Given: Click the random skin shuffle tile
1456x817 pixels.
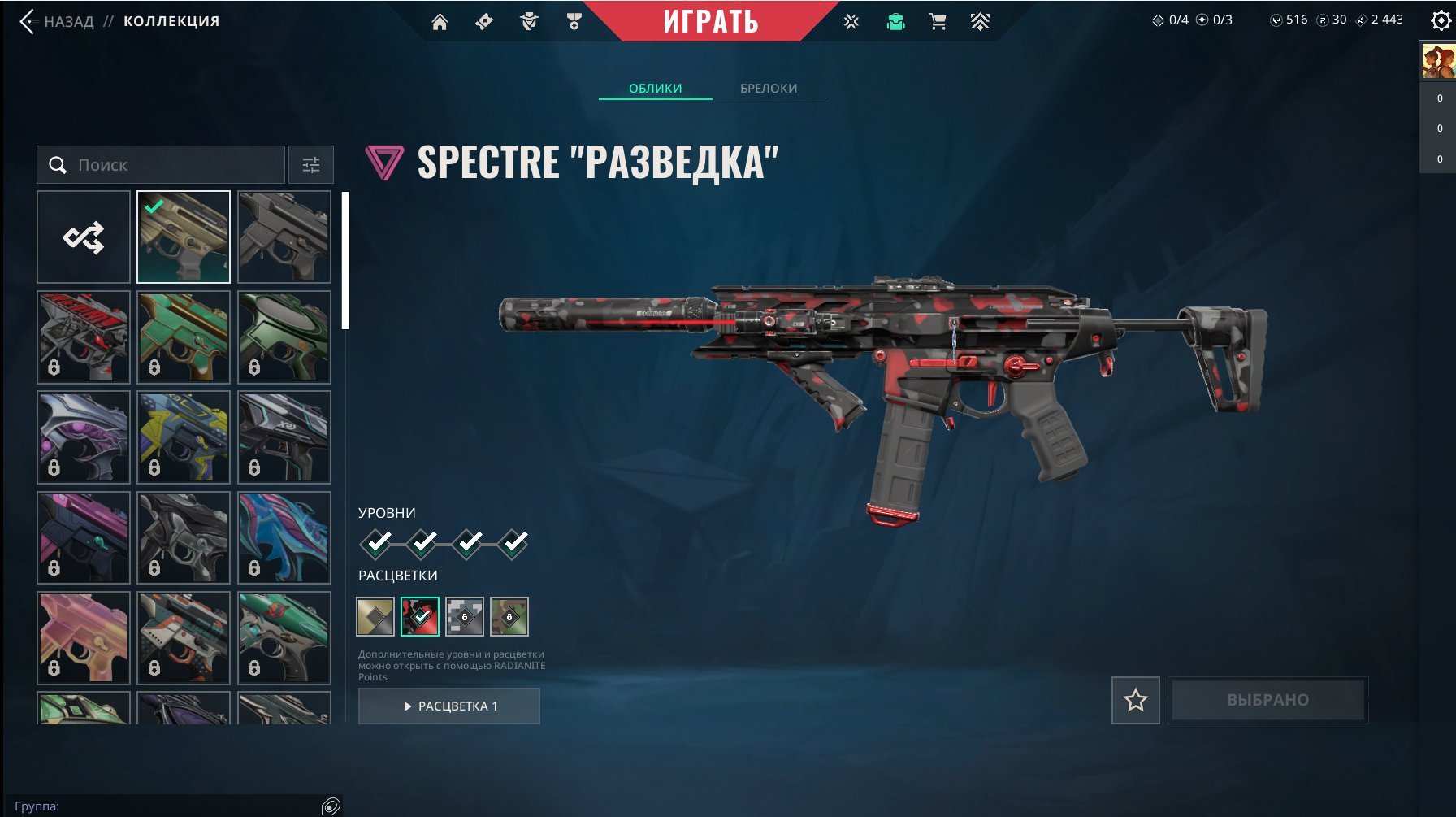Looking at the screenshot, I should tap(83, 237).
